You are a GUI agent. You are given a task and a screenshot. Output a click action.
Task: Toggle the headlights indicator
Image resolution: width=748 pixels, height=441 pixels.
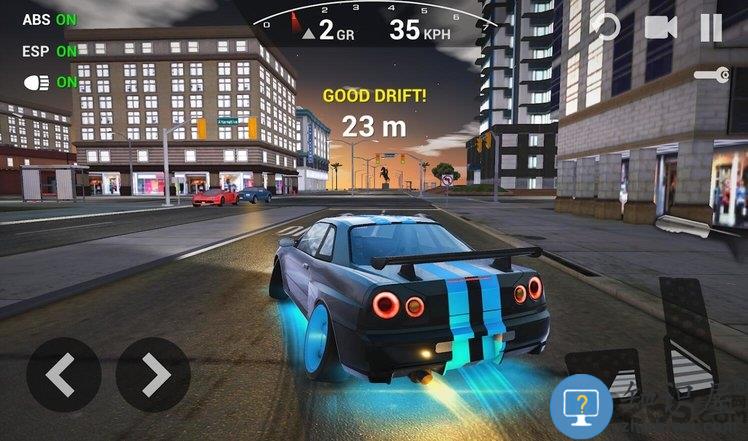click(x=49, y=82)
